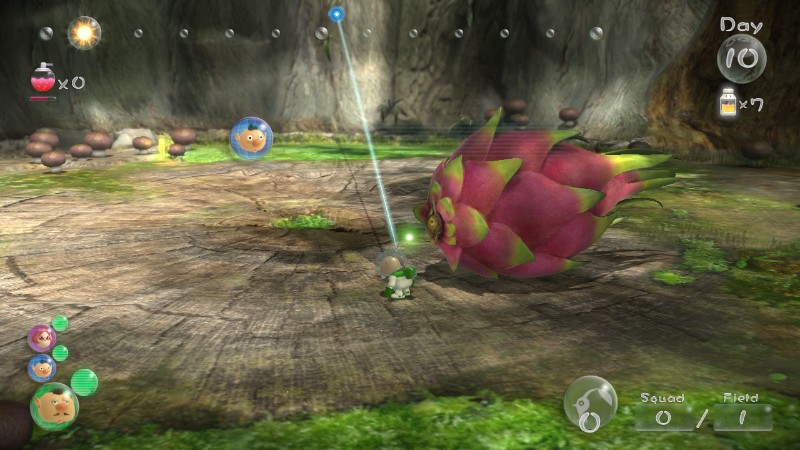Select the pink spray bottle icon
The image size is (800, 450).
pyautogui.click(x=43, y=80)
